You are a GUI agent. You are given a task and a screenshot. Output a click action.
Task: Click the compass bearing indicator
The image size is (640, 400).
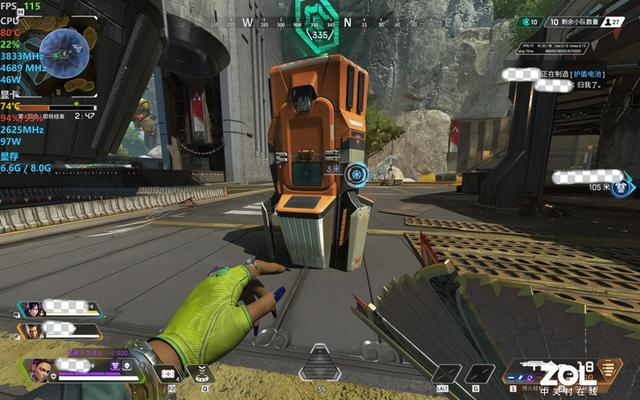tap(320, 35)
